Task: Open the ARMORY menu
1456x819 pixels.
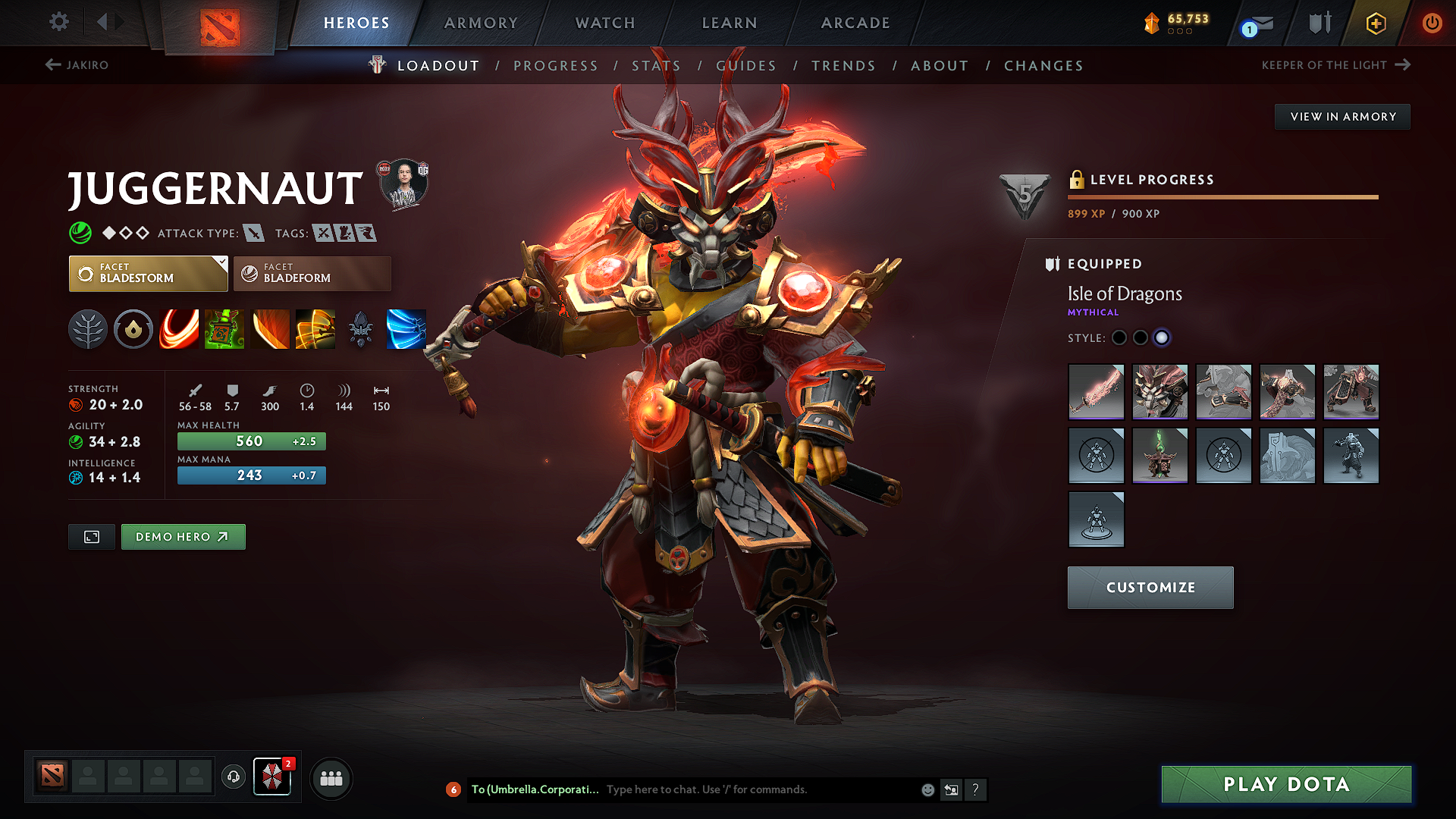Action: point(481,23)
